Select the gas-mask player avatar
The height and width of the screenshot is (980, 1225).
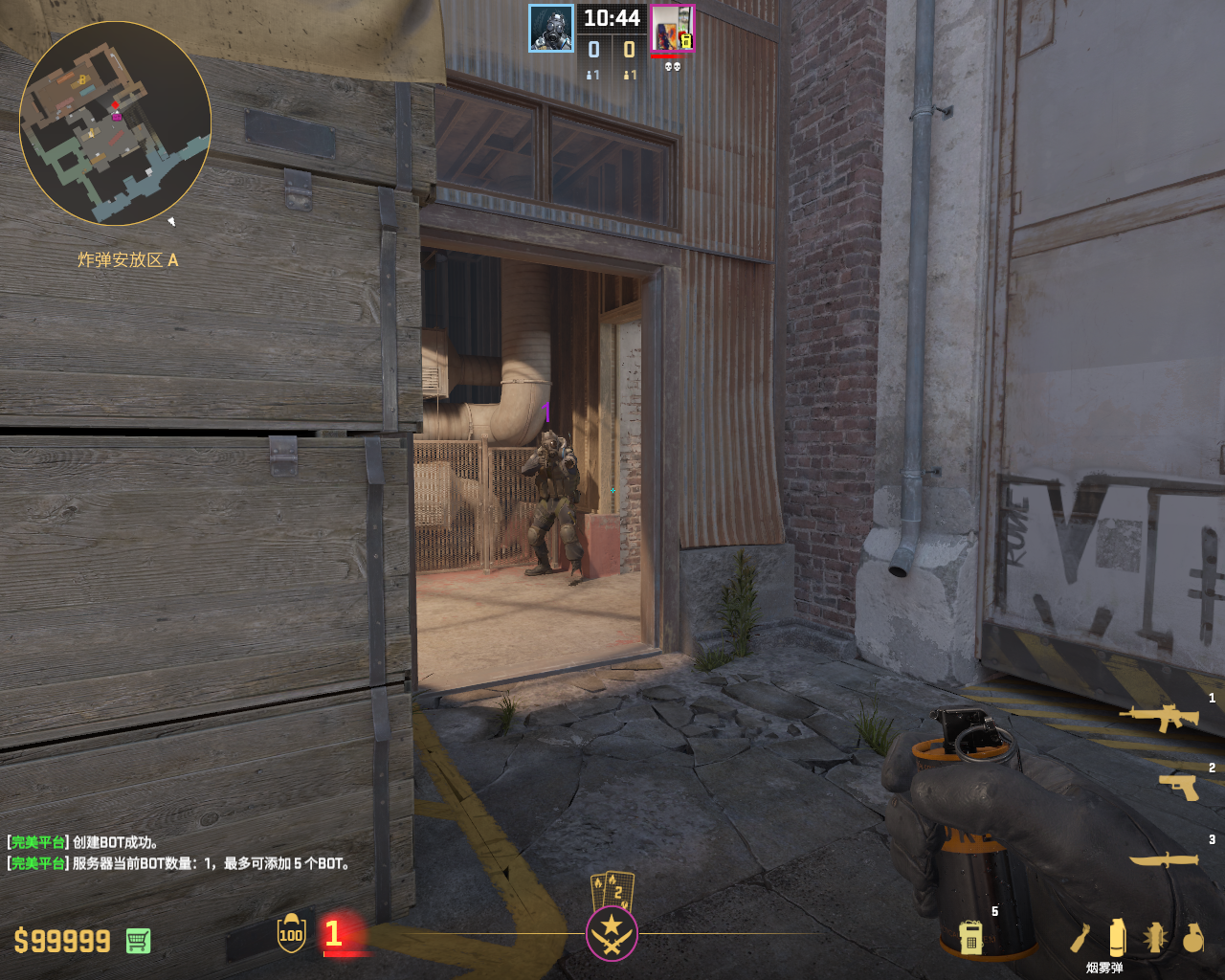pos(551,29)
